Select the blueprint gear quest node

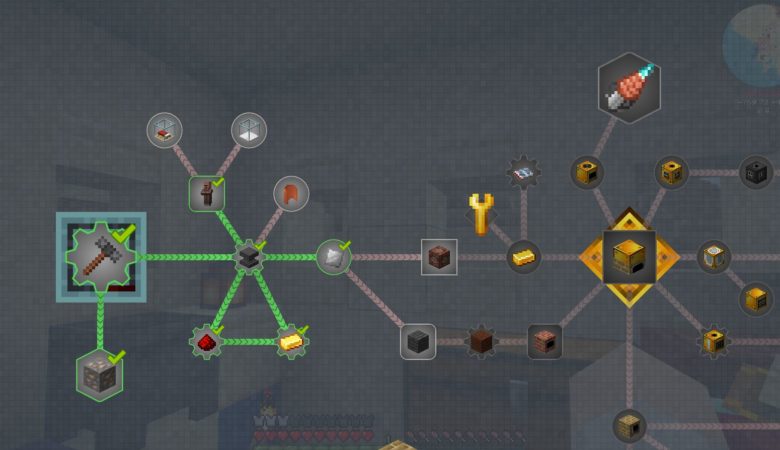point(523,173)
